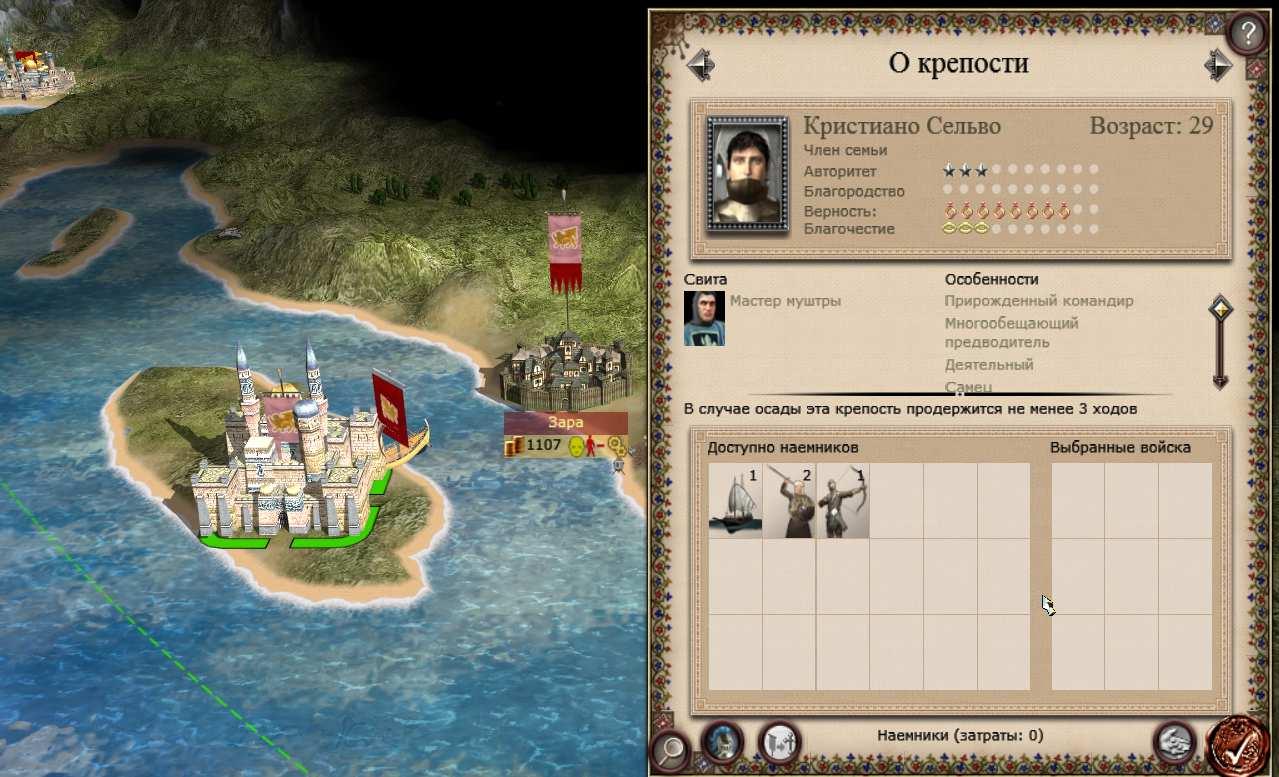Click the banner and cross button
The image size is (1279, 777).
point(779,742)
